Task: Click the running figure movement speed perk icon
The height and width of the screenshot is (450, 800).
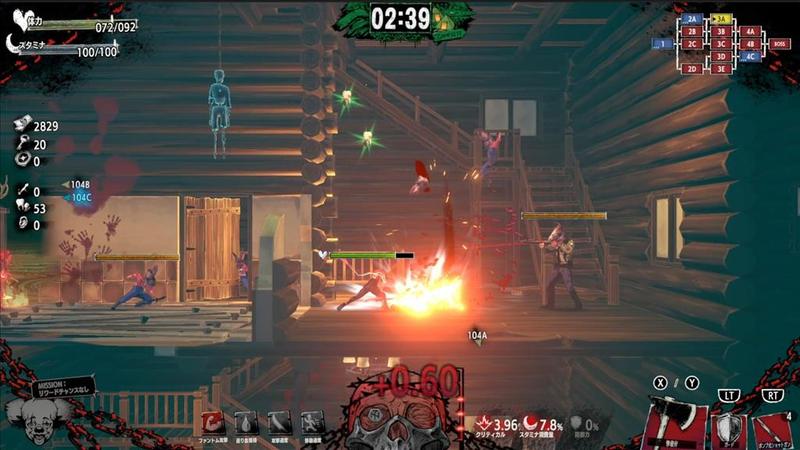Action: pos(314,422)
